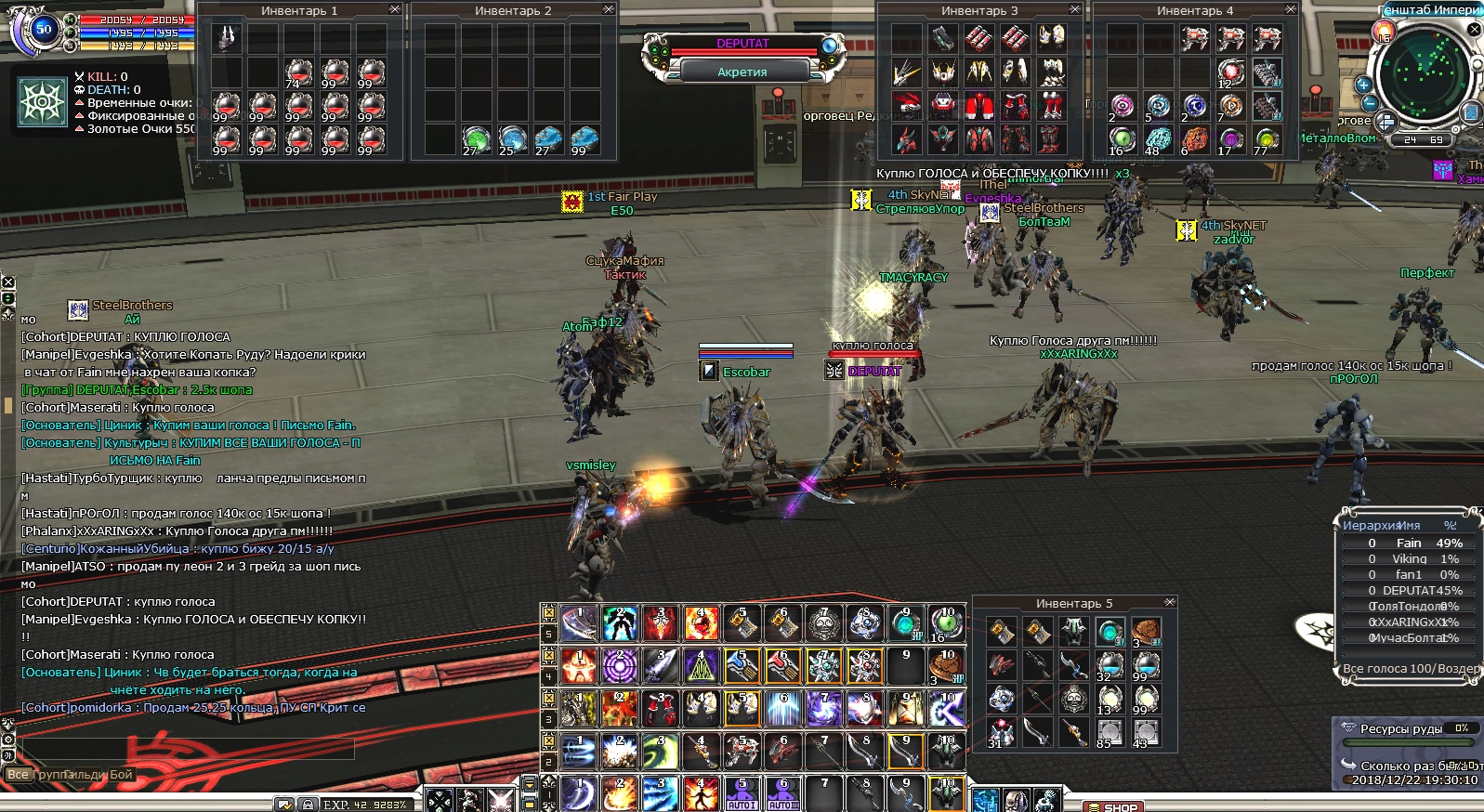Close the Инвентарь 1 window

[395, 9]
